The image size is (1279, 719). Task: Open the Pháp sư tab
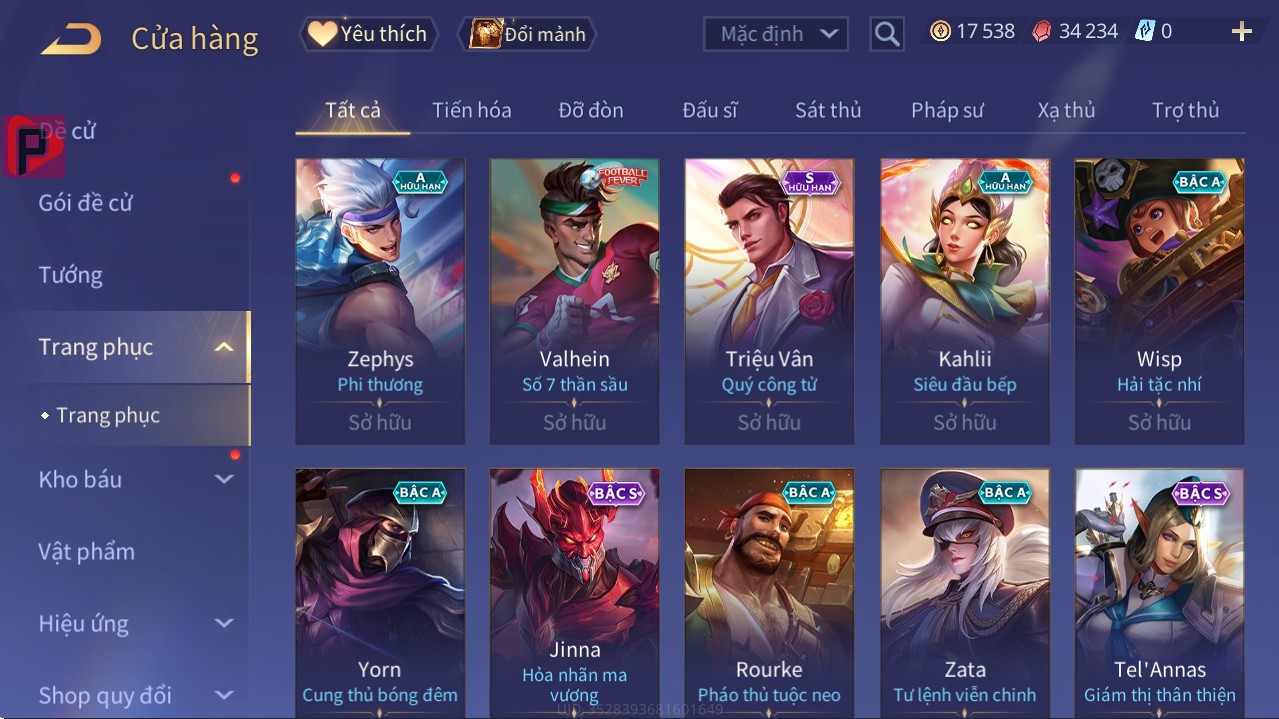(947, 110)
